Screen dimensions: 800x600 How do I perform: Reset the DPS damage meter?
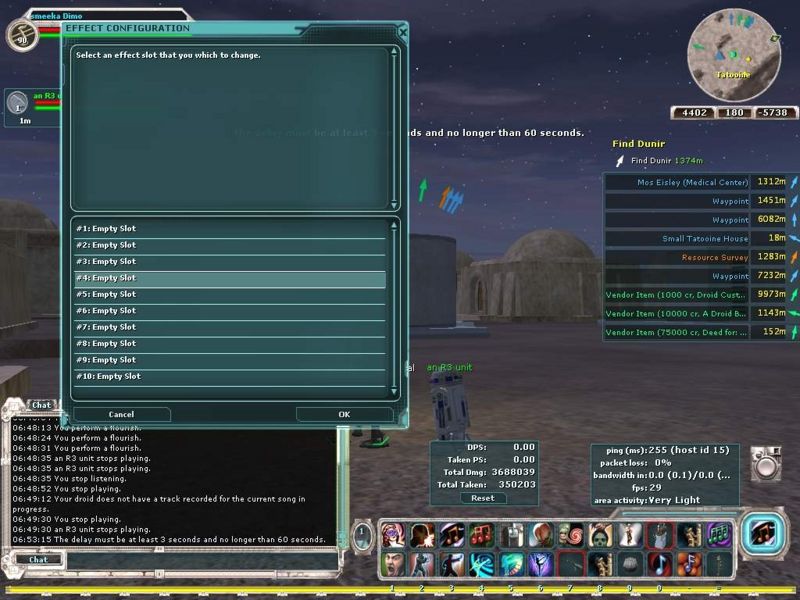[483, 498]
